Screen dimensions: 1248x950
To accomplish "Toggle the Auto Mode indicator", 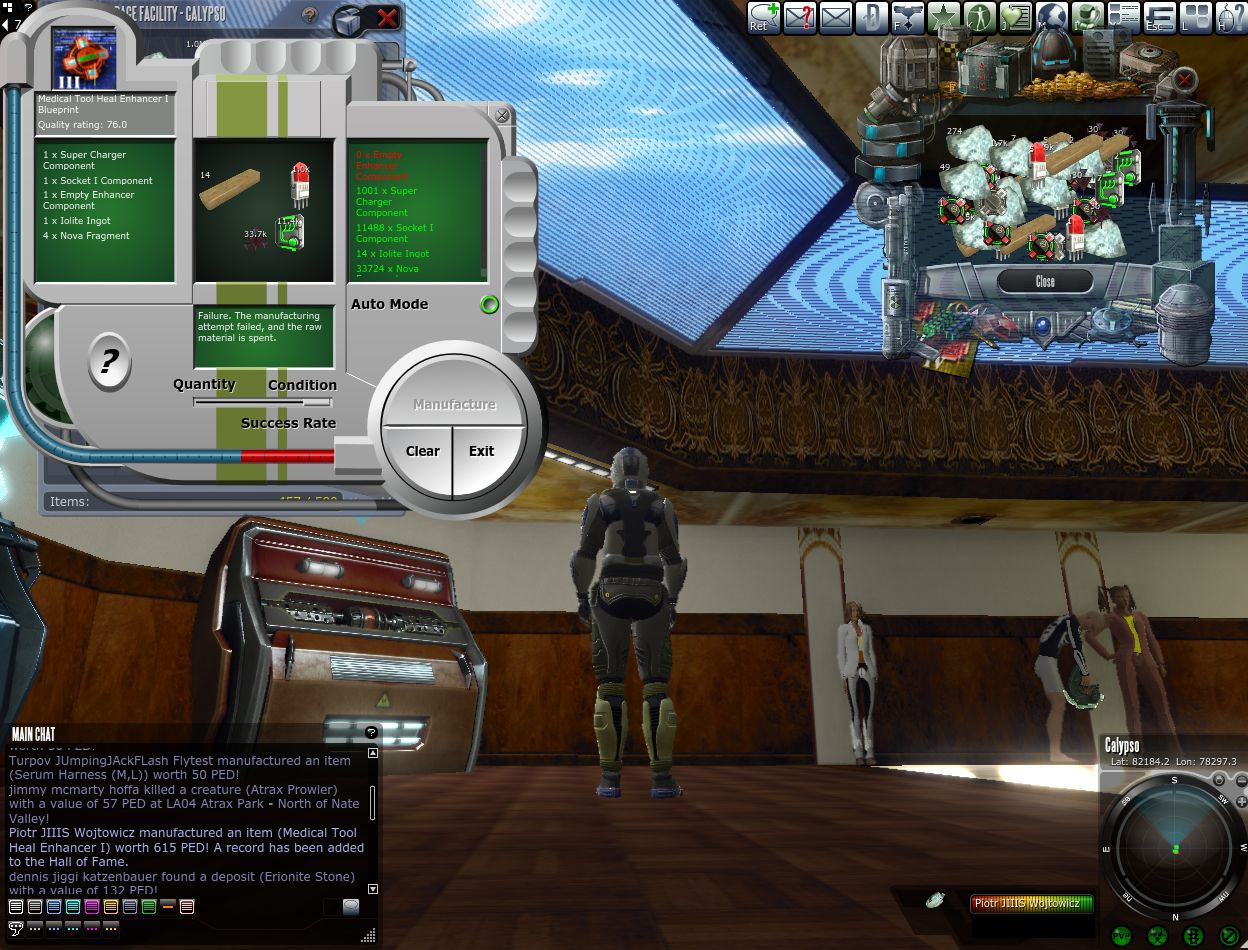I will point(489,304).
